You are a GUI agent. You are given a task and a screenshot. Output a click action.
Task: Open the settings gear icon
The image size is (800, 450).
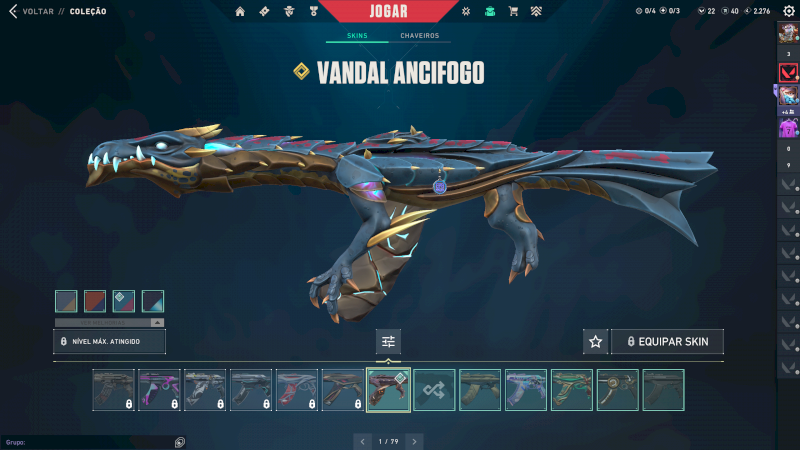[x=789, y=11]
